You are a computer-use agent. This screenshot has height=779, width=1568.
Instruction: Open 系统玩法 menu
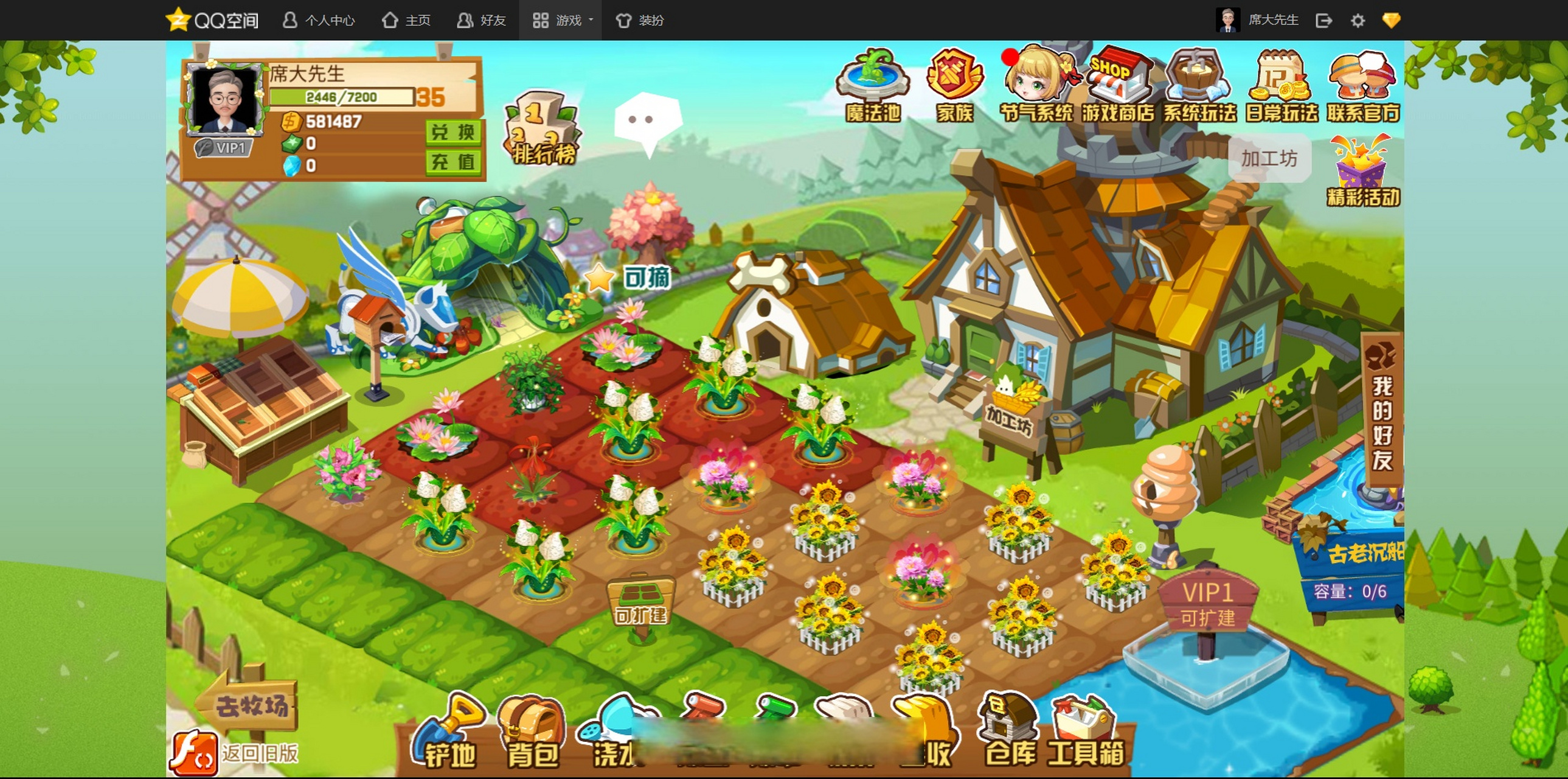(x=1199, y=85)
